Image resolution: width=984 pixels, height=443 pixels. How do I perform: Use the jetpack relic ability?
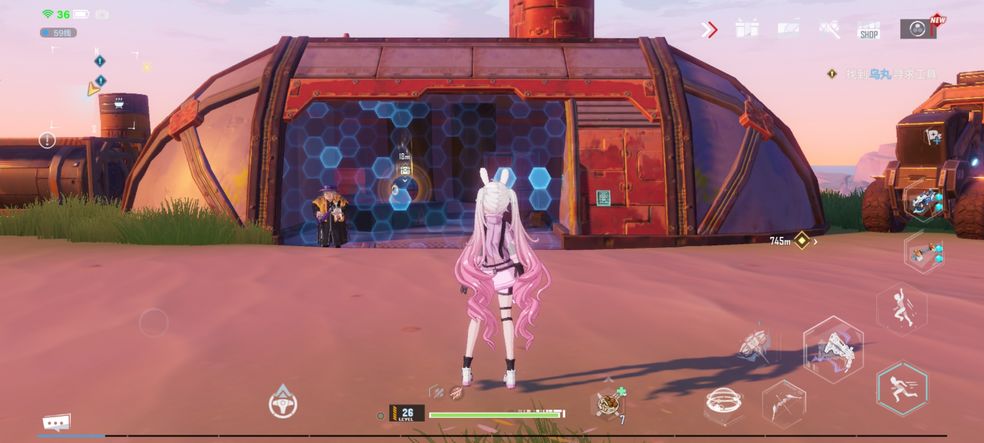753,343
